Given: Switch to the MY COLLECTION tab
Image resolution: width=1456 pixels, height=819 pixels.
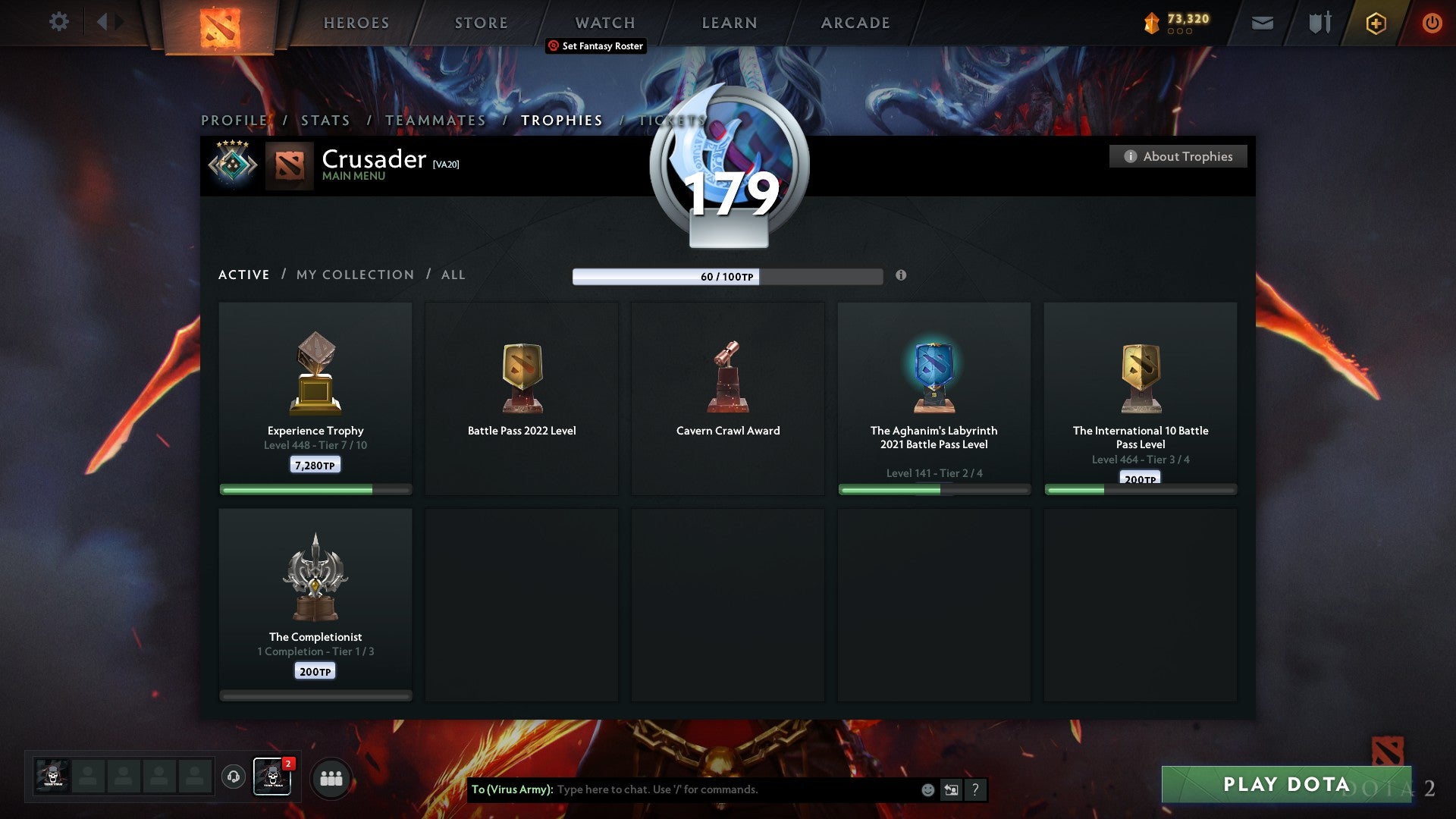Looking at the screenshot, I should tap(354, 275).
